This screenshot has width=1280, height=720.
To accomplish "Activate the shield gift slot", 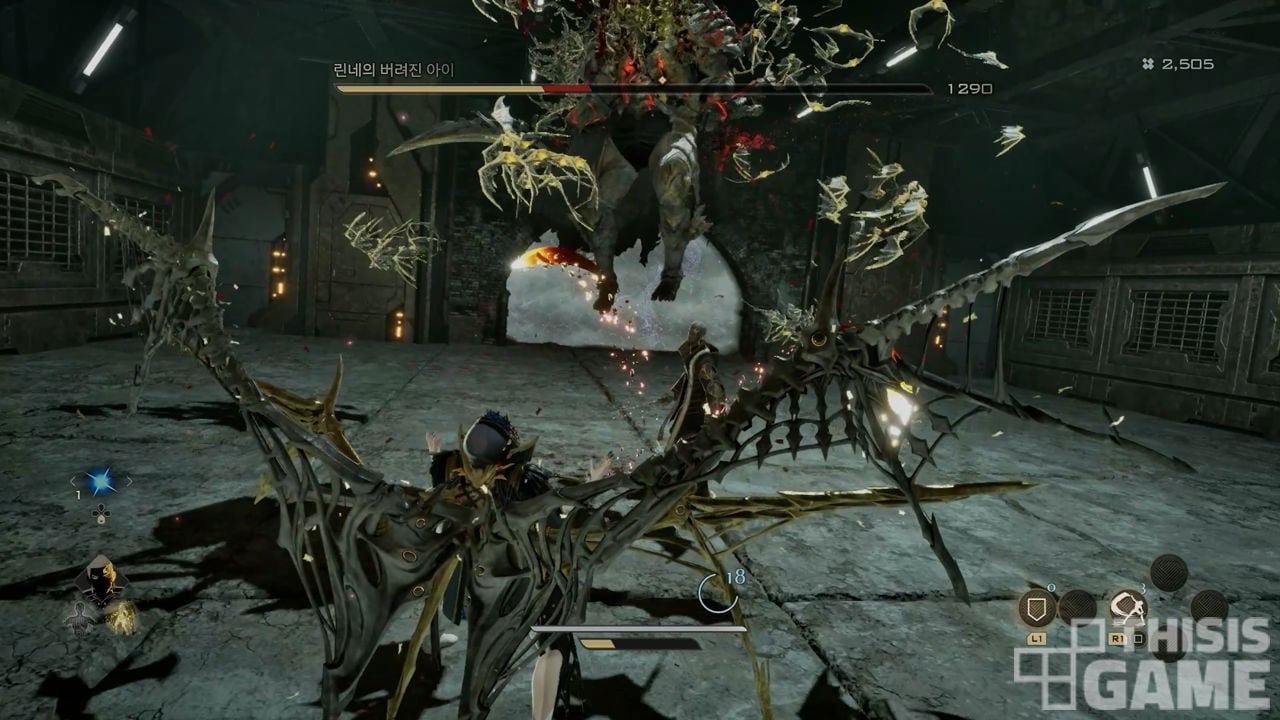I will click(1037, 608).
